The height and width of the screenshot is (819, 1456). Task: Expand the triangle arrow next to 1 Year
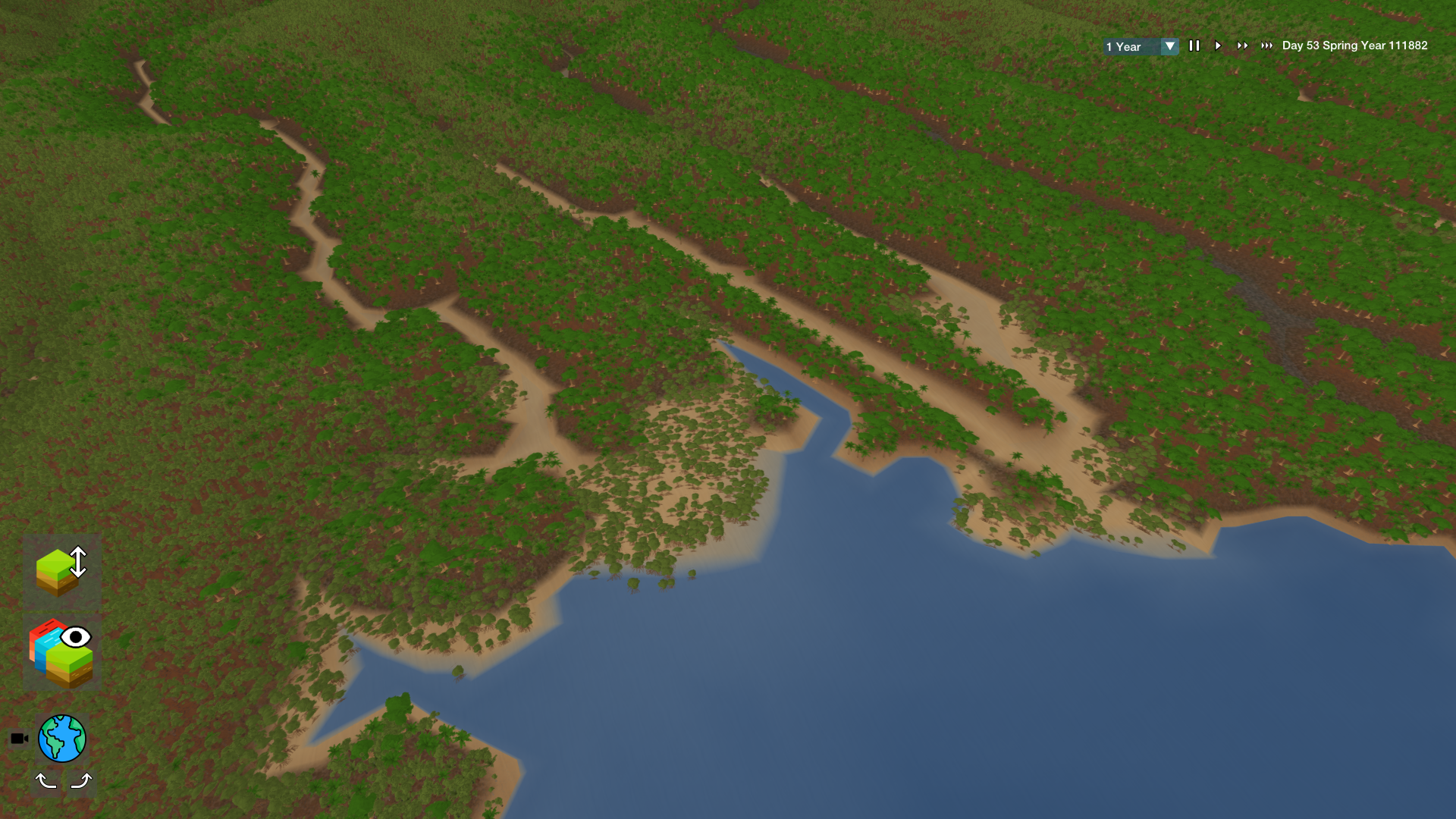1171,46
